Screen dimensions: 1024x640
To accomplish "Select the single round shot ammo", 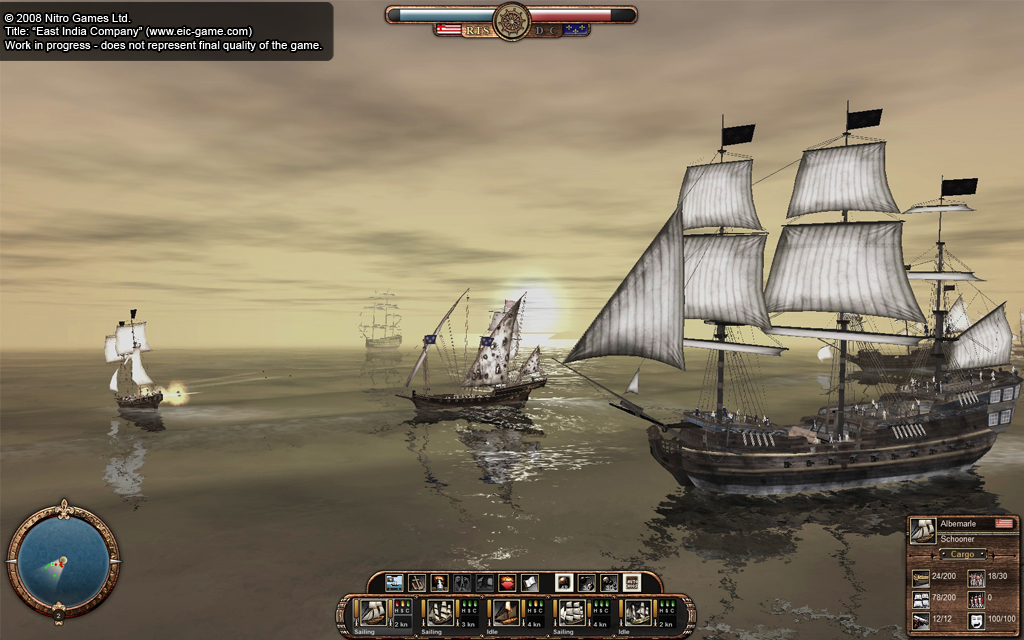I will 564,583.
